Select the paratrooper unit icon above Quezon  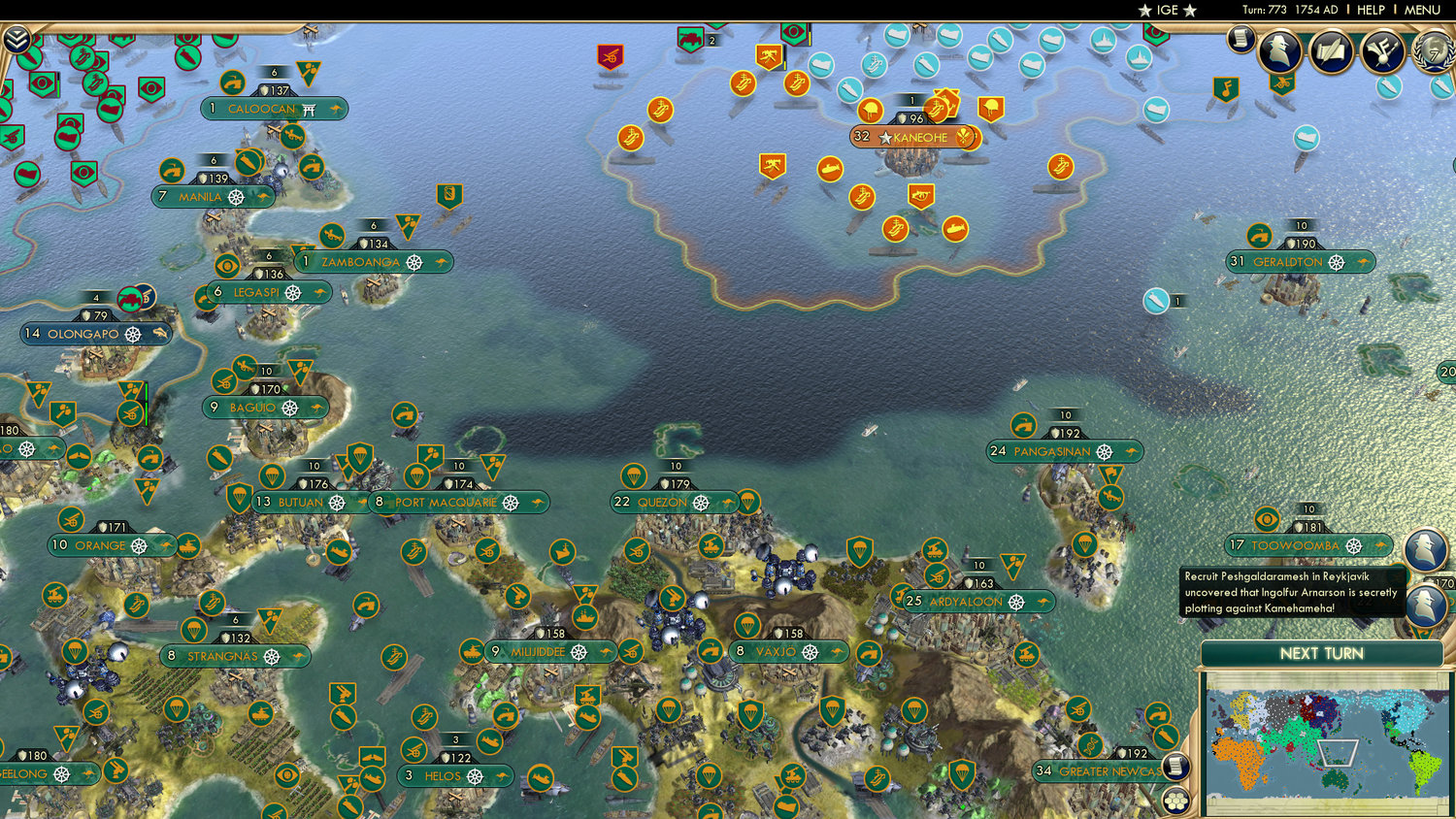click(633, 476)
